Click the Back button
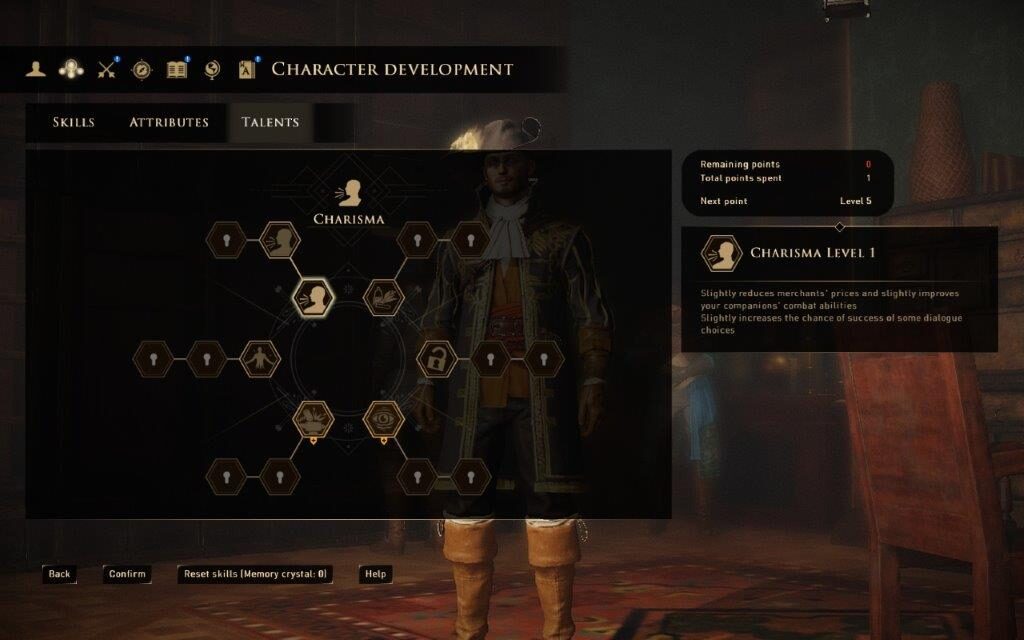The height and width of the screenshot is (640, 1024). [x=59, y=574]
